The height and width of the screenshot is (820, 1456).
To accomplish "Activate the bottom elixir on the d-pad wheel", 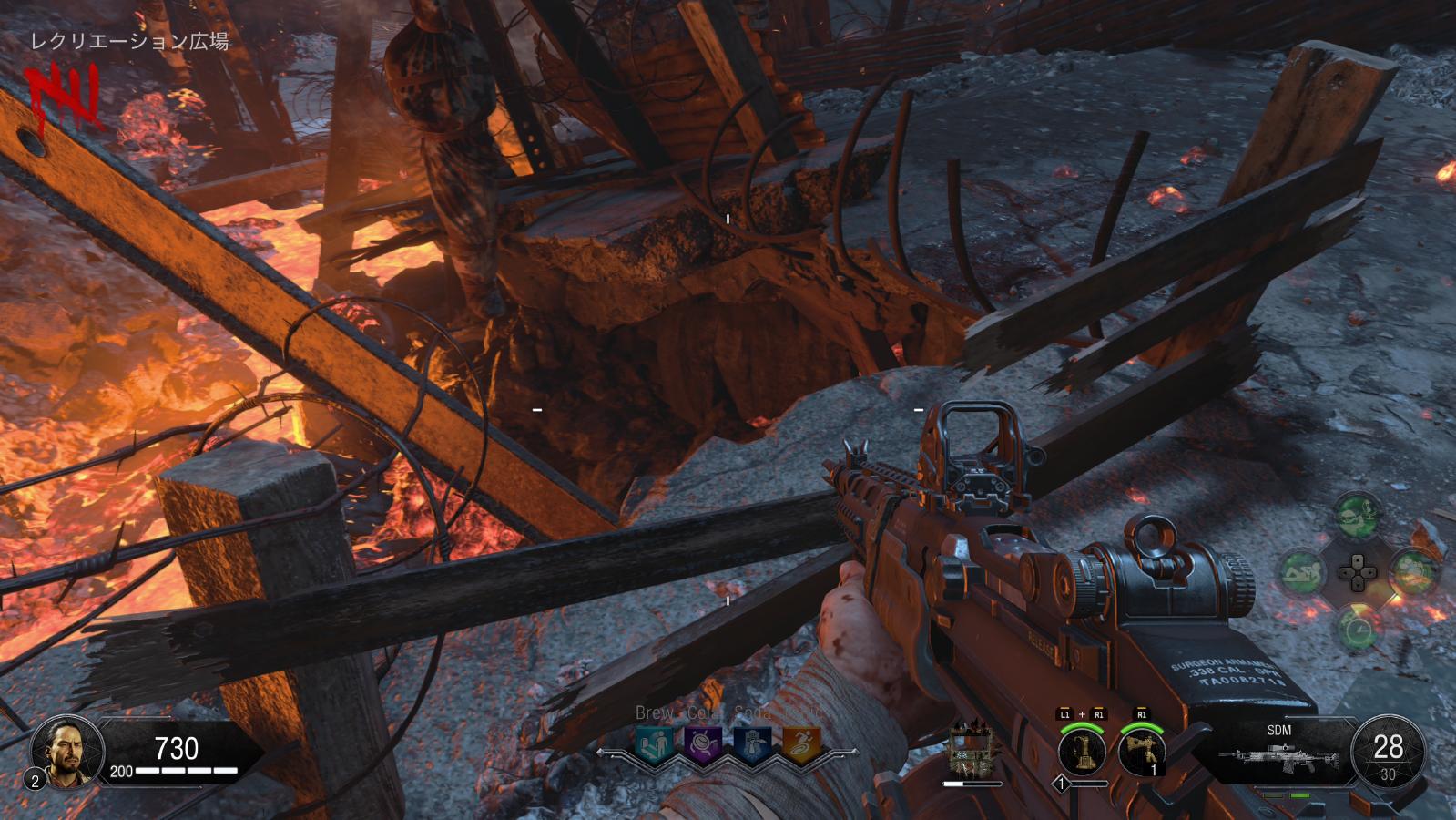I will click(x=1358, y=628).
